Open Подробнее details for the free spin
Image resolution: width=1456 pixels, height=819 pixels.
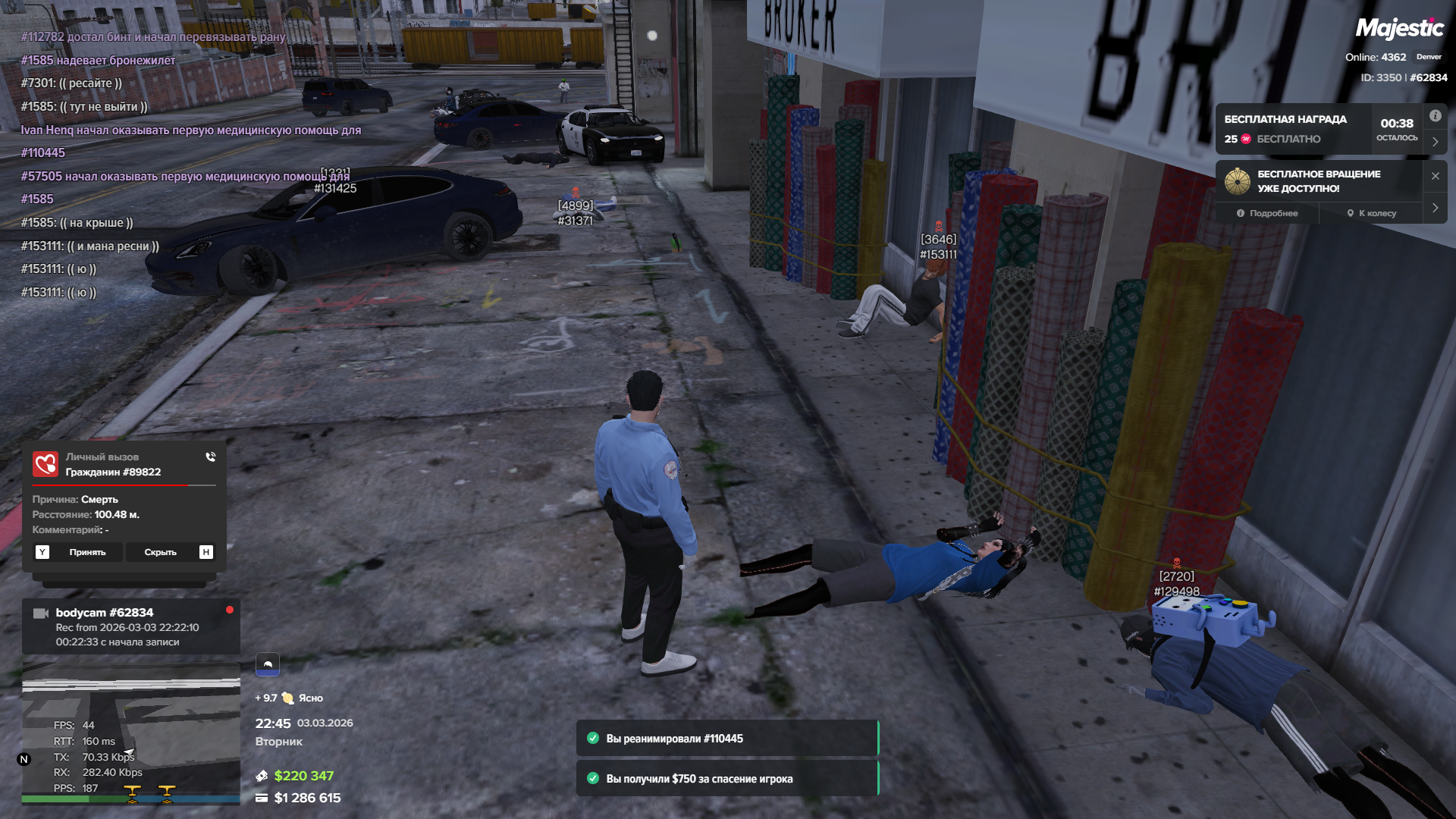[x=1267, y=213]
